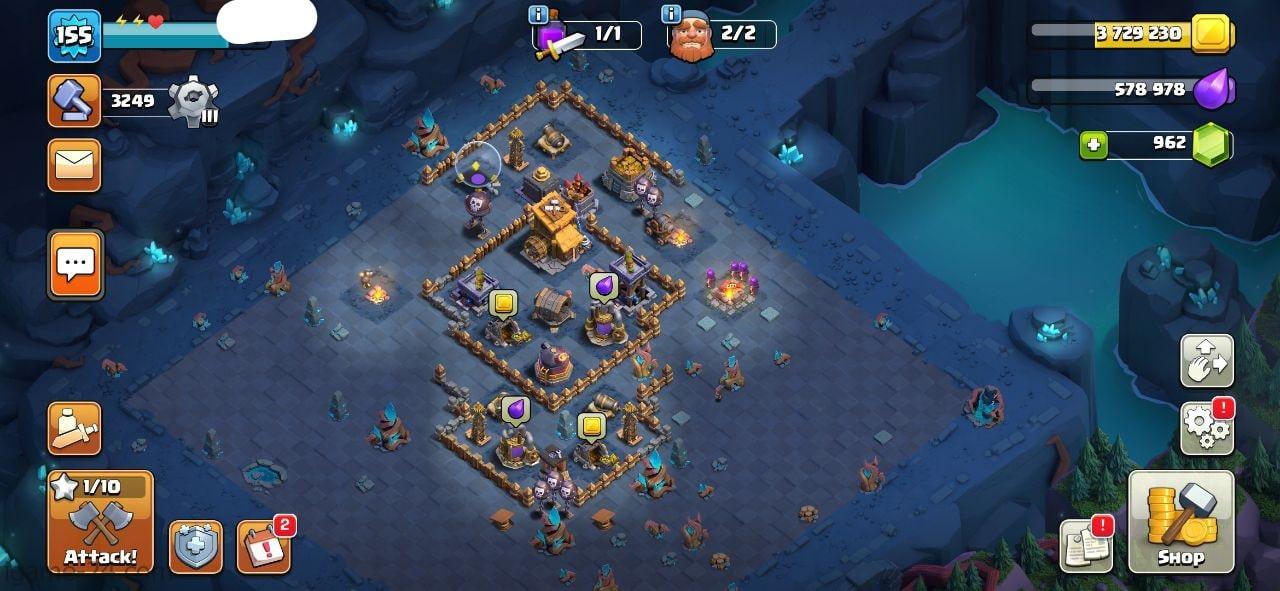Open the shield plus defense button

click(x=195, y=547)
